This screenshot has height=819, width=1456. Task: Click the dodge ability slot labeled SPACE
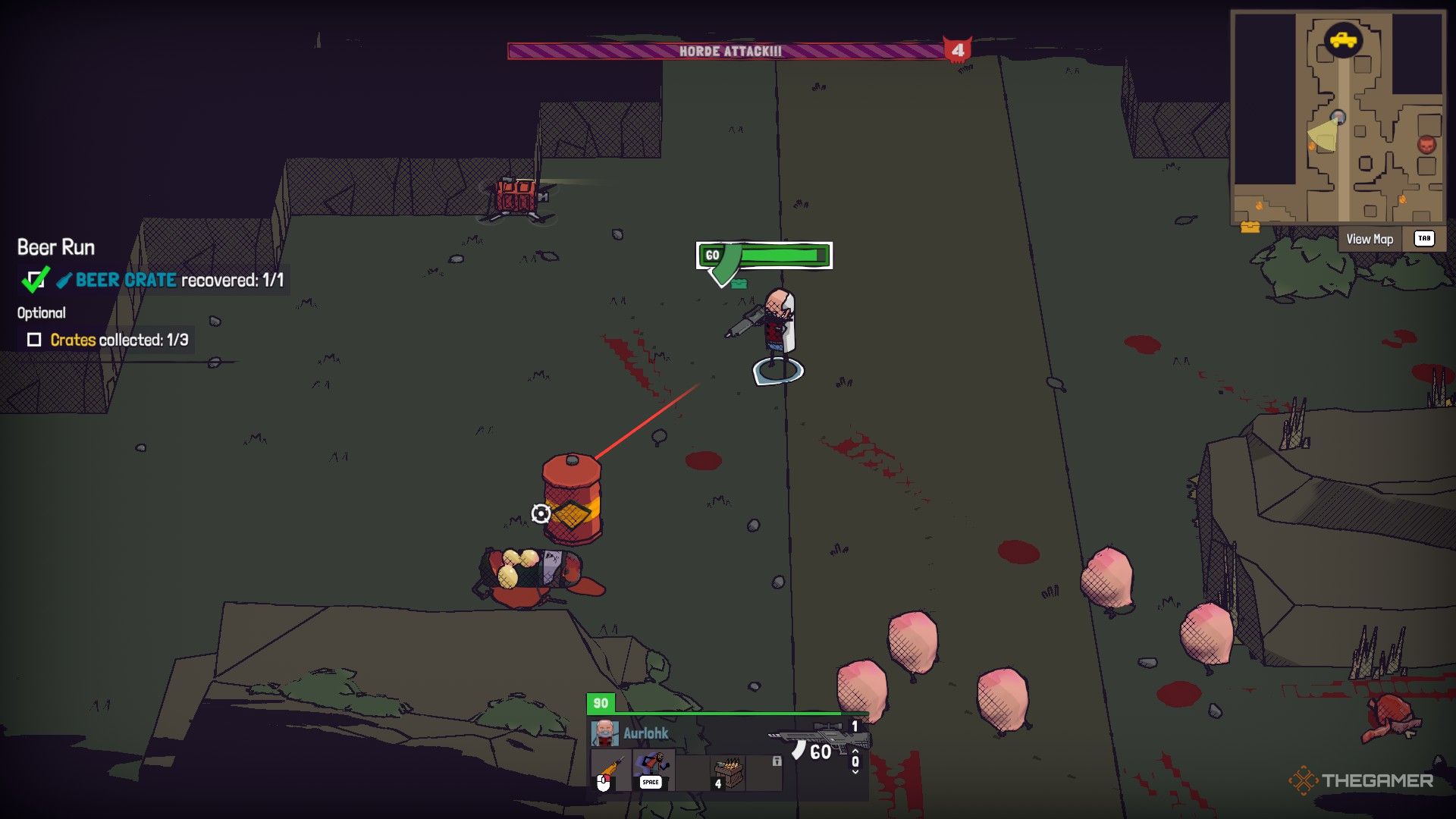click(x=651, y=770)
